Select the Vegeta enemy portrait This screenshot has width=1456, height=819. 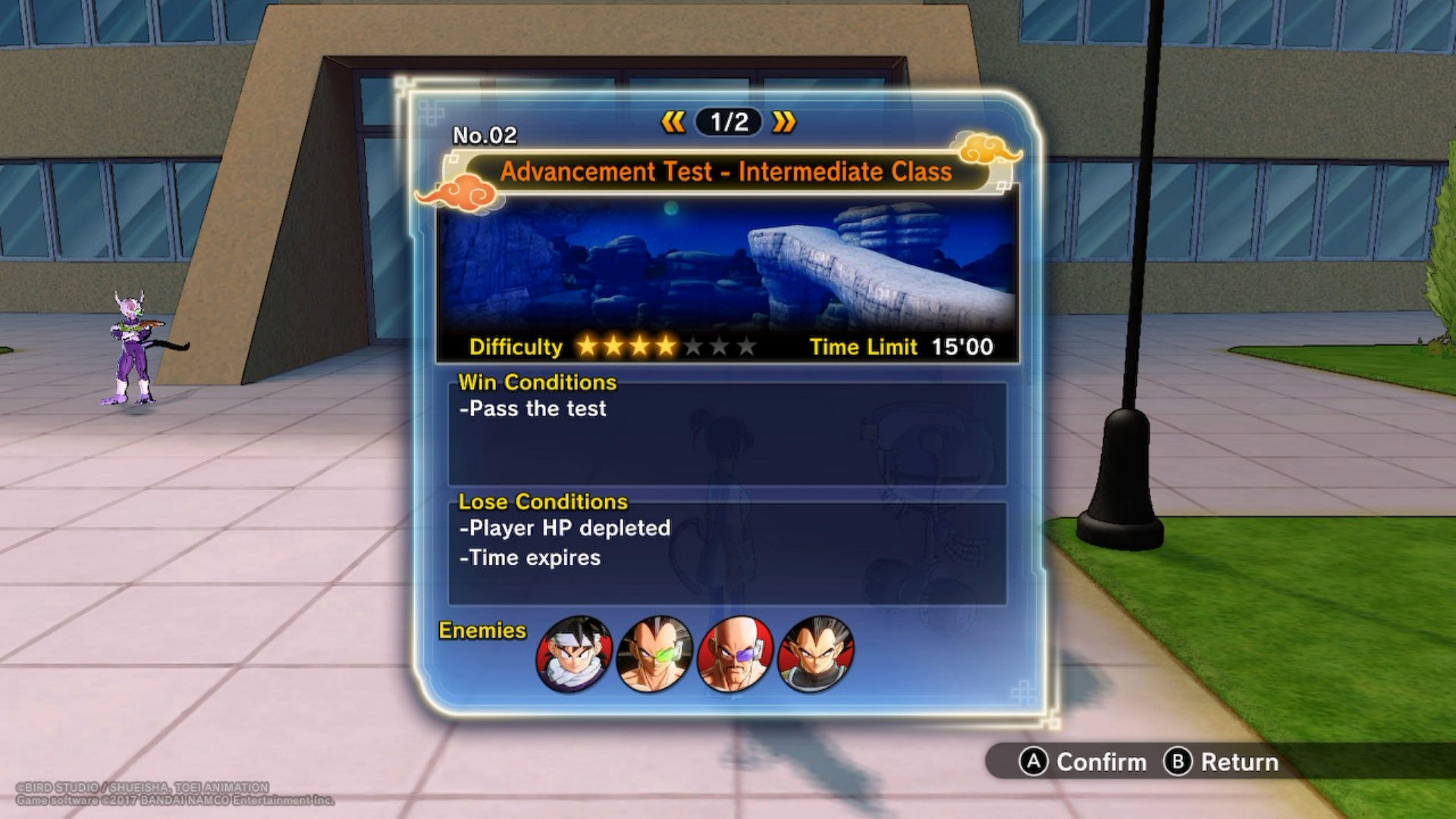[816, 654]
